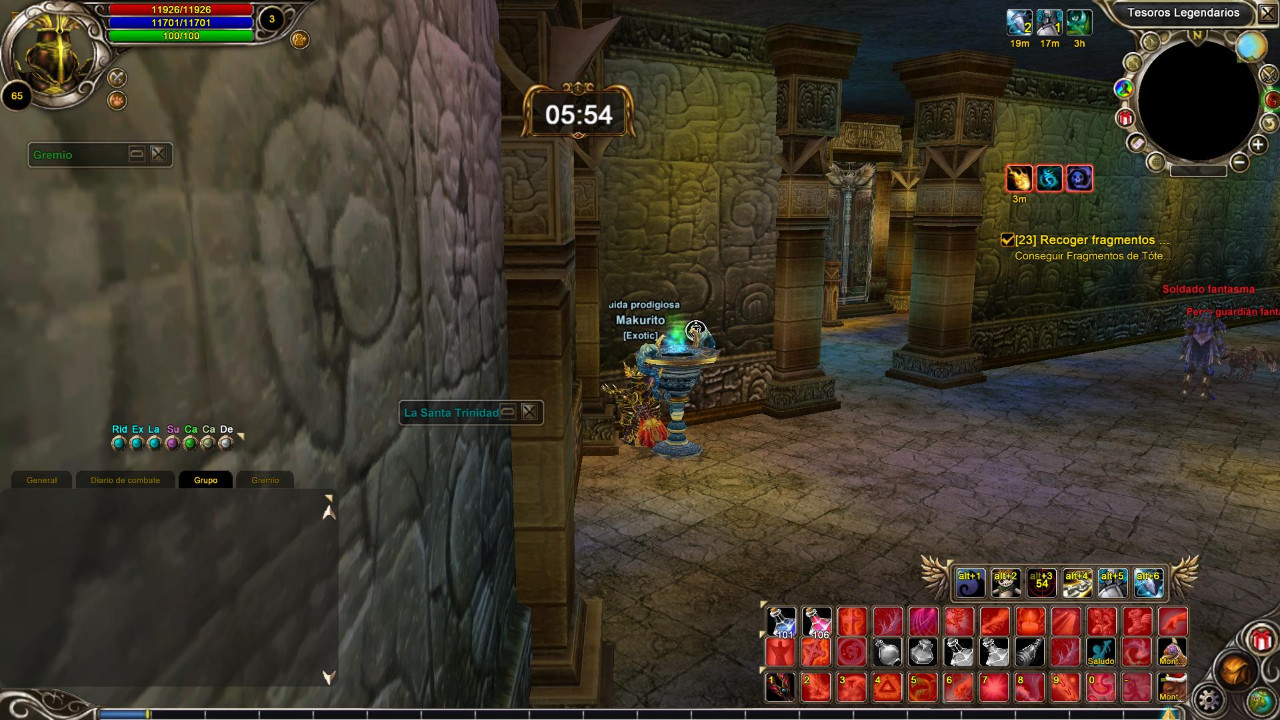Close the La Santa Trinidad window
The height and width of the screenshot is (720, 1280).
529,412
